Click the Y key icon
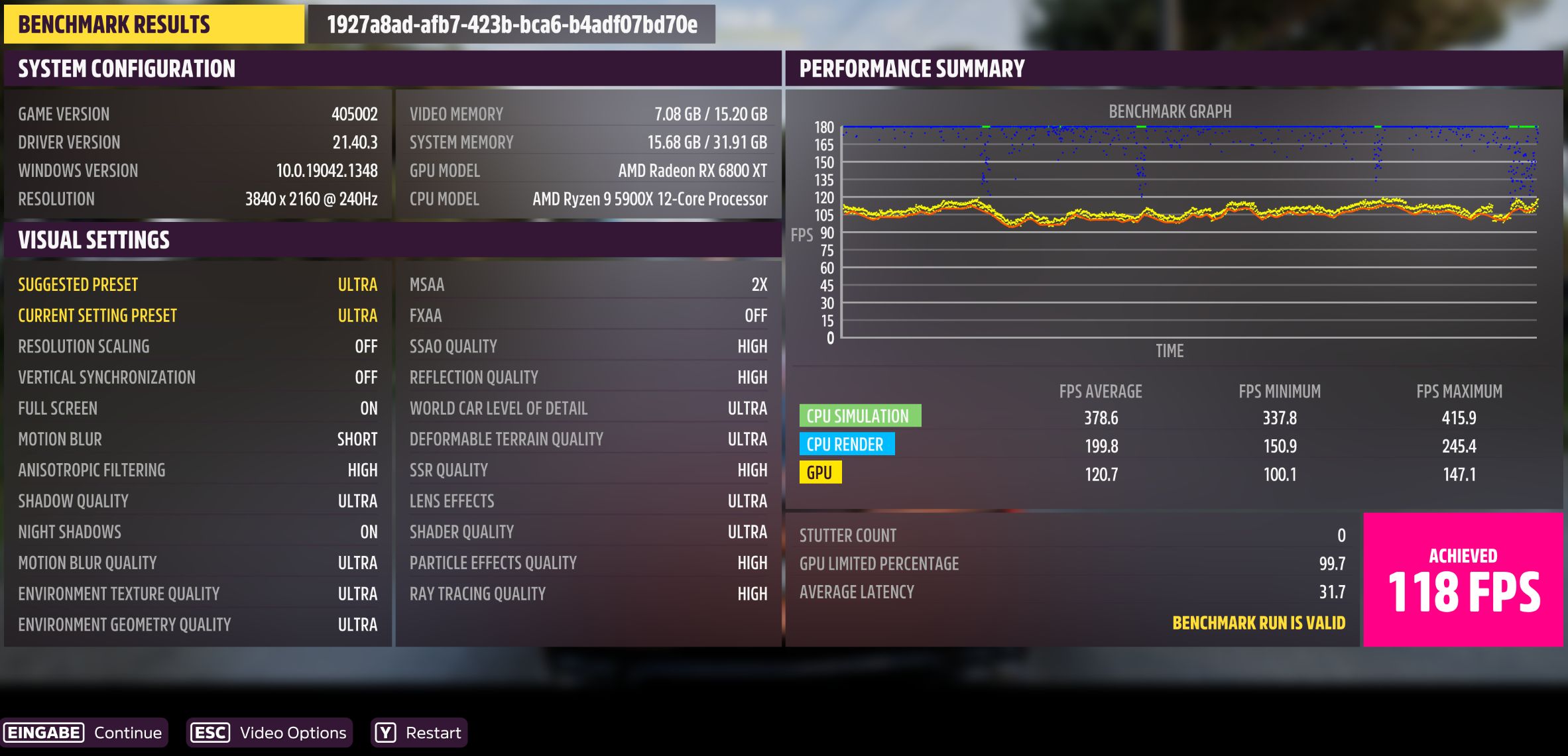1568x756 pixels. tap(385, 733)
